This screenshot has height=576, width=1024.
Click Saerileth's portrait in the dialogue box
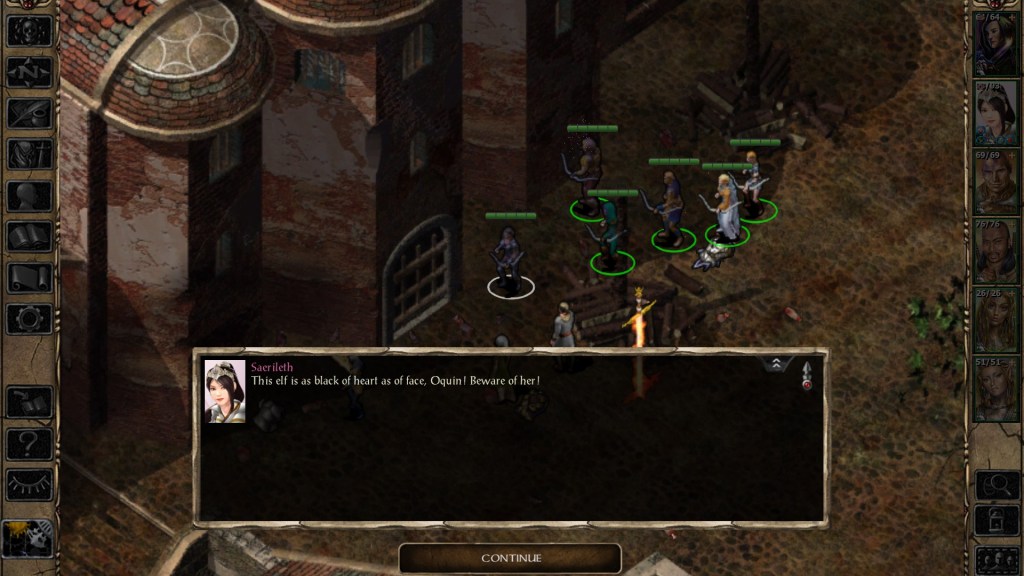coord(225,391)
